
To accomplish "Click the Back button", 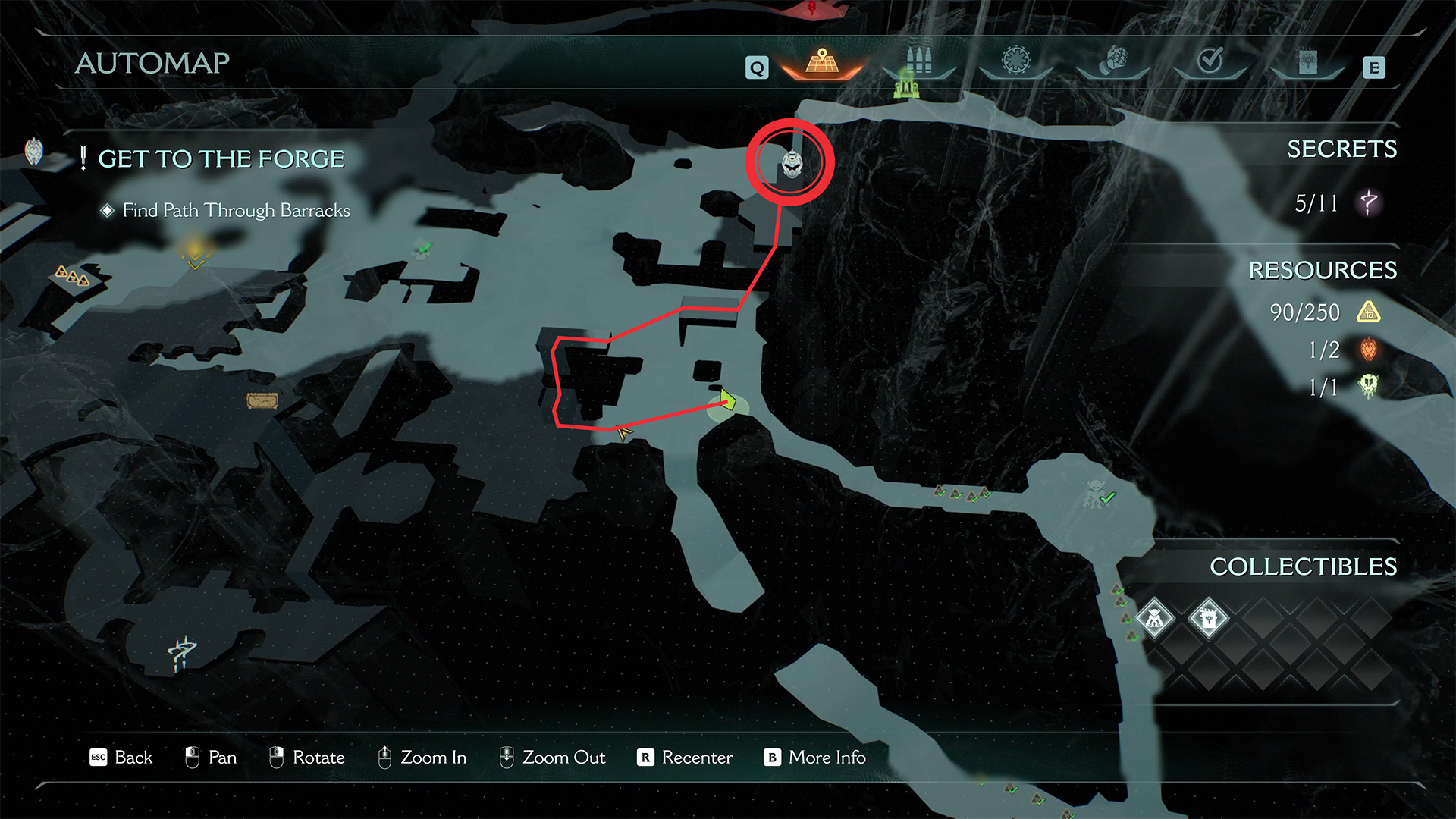I will pos(121,758).
